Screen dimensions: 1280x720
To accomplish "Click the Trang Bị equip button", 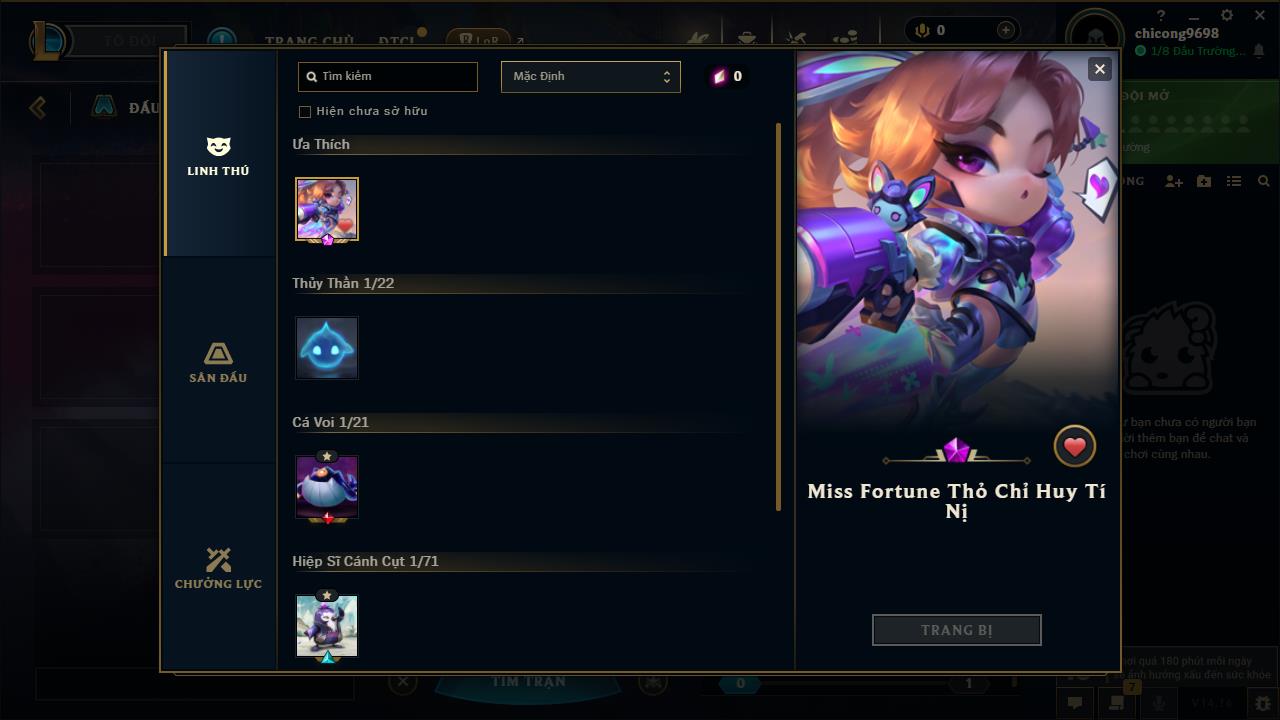I will click(x=956, y=630).
